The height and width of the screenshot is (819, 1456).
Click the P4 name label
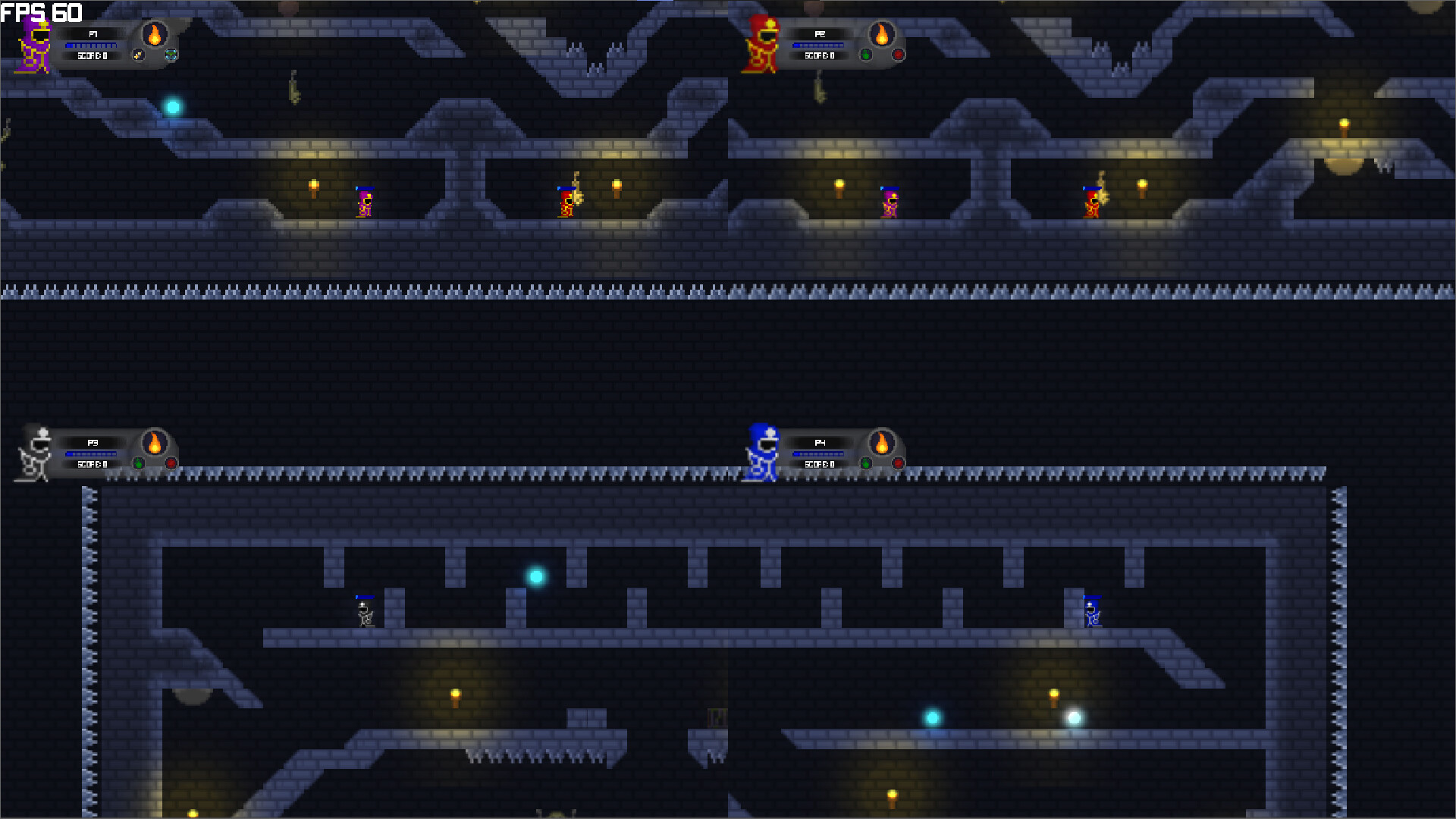[x=821, y=442]
